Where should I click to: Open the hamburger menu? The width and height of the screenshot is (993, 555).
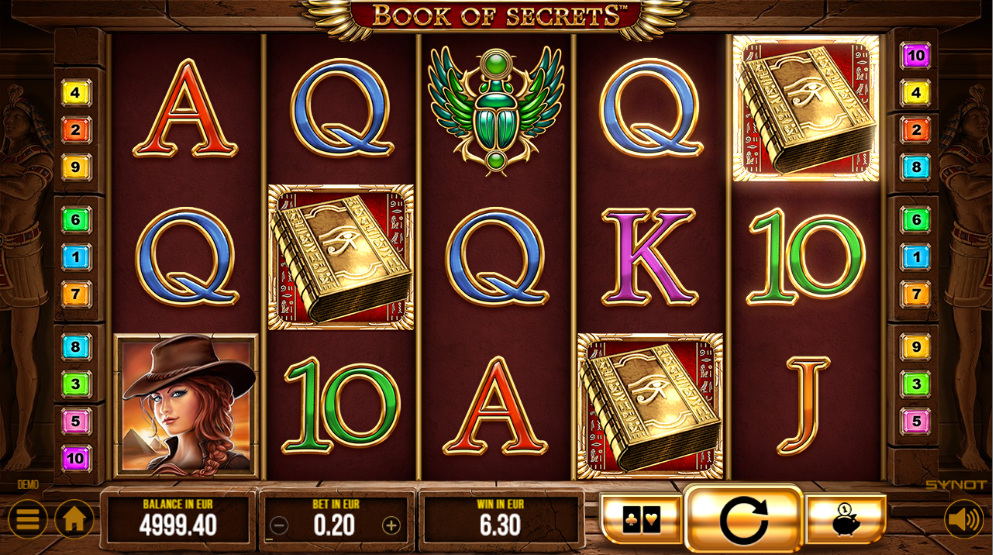(x=28, y=519)
